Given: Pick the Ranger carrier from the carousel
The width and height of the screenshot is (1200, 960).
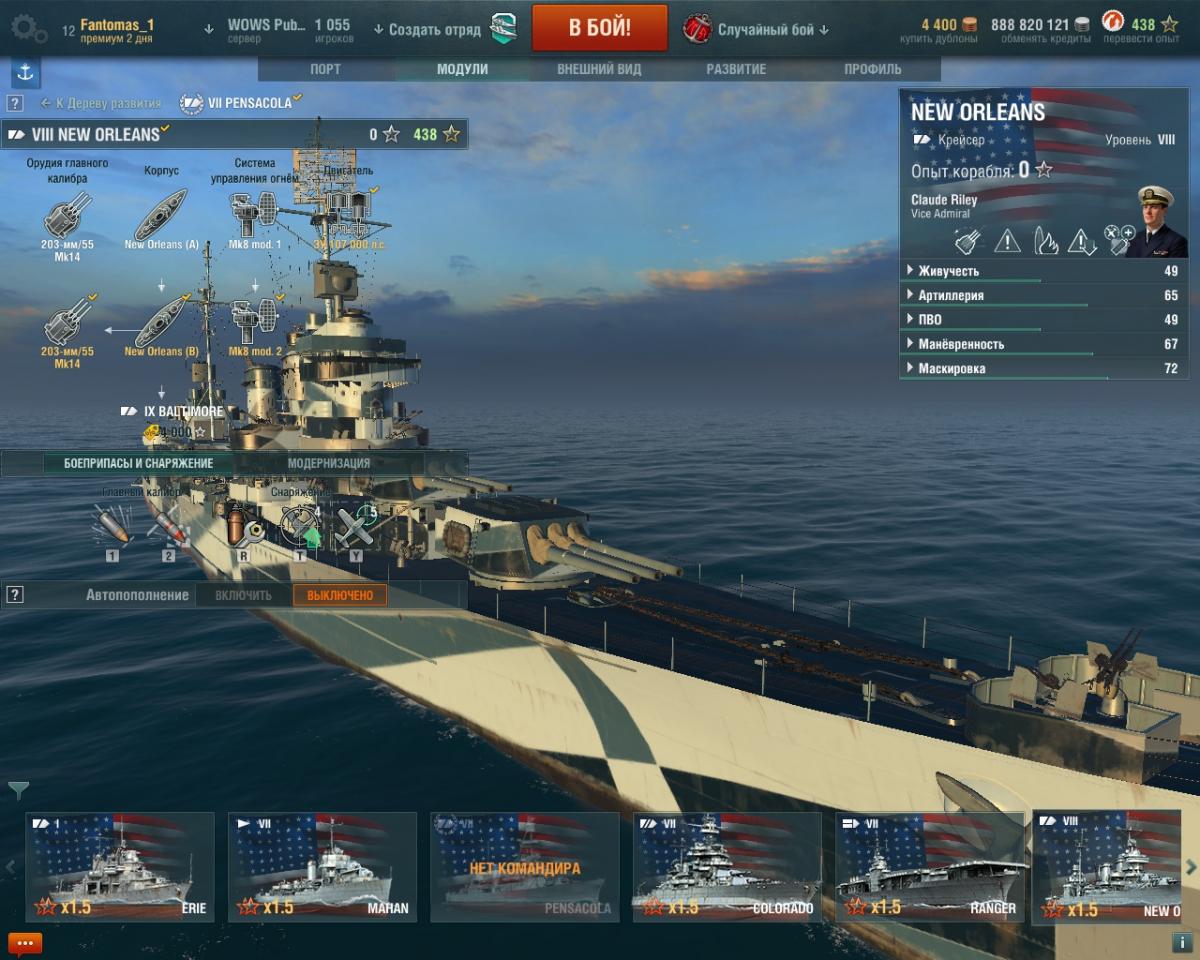Looking at the screenshot, I should pos(929,866).
